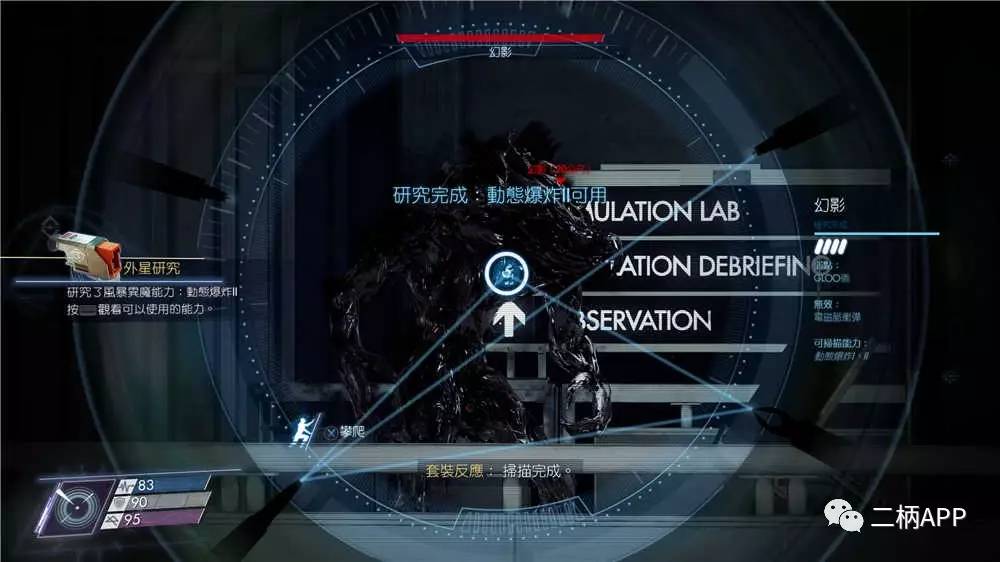Click the WeChat logo in the 二柄APP watermark
This screenshot has width=1000, height=562.
click(x=840, y=515)
